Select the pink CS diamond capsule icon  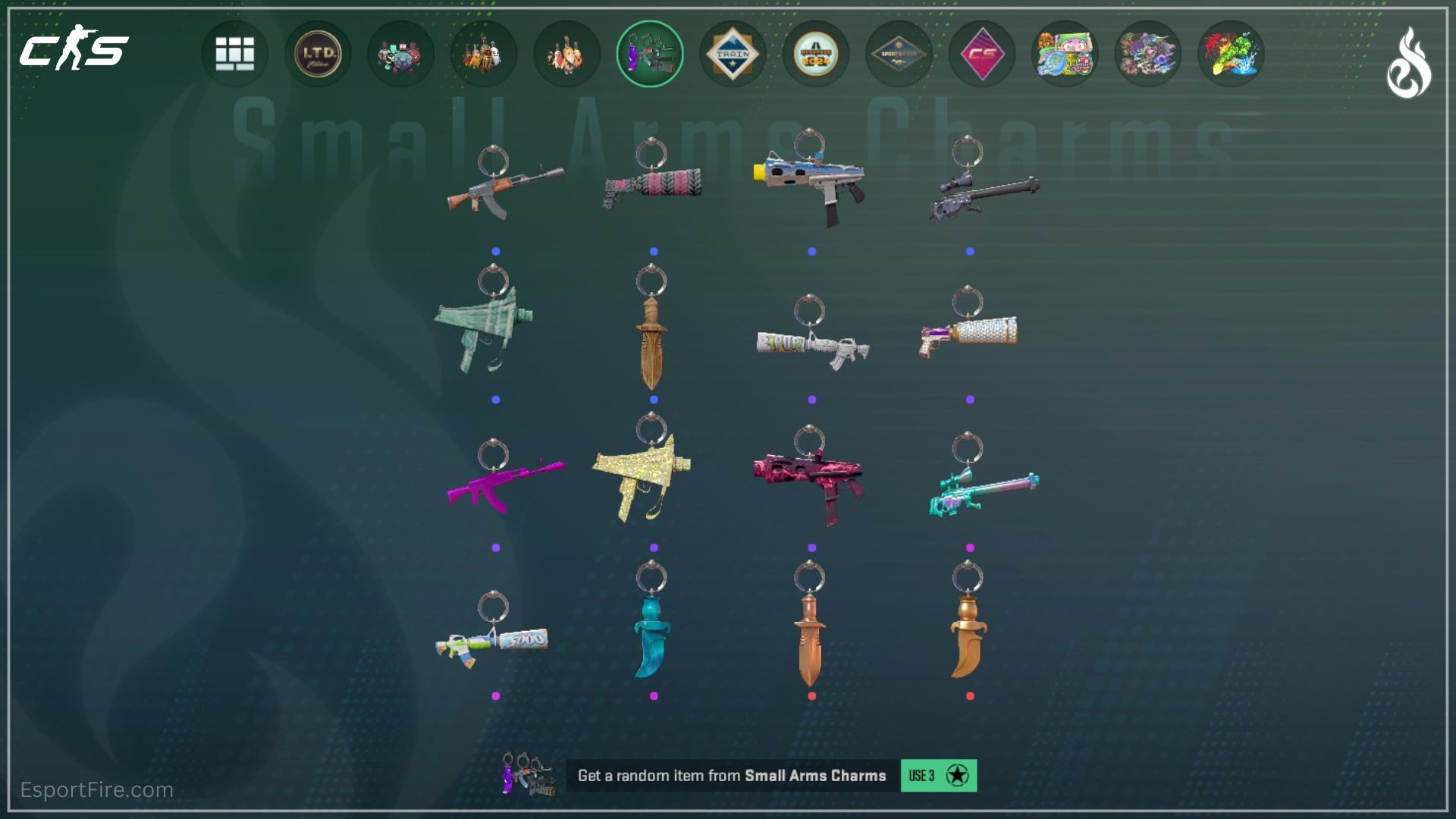(x=981, y=53)
